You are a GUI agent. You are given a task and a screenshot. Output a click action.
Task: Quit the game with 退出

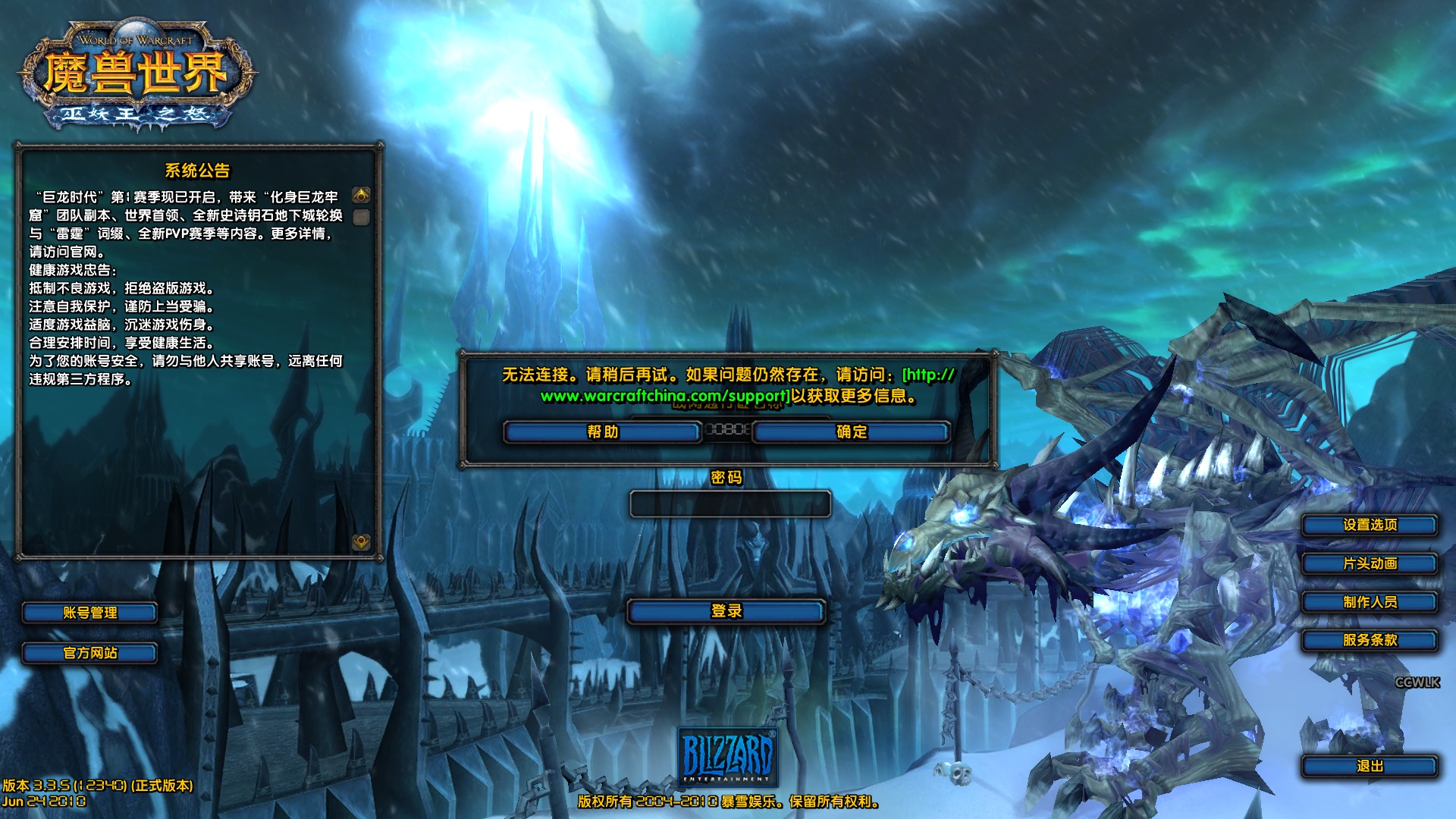pyautogui.click(x=1369, y=766)
